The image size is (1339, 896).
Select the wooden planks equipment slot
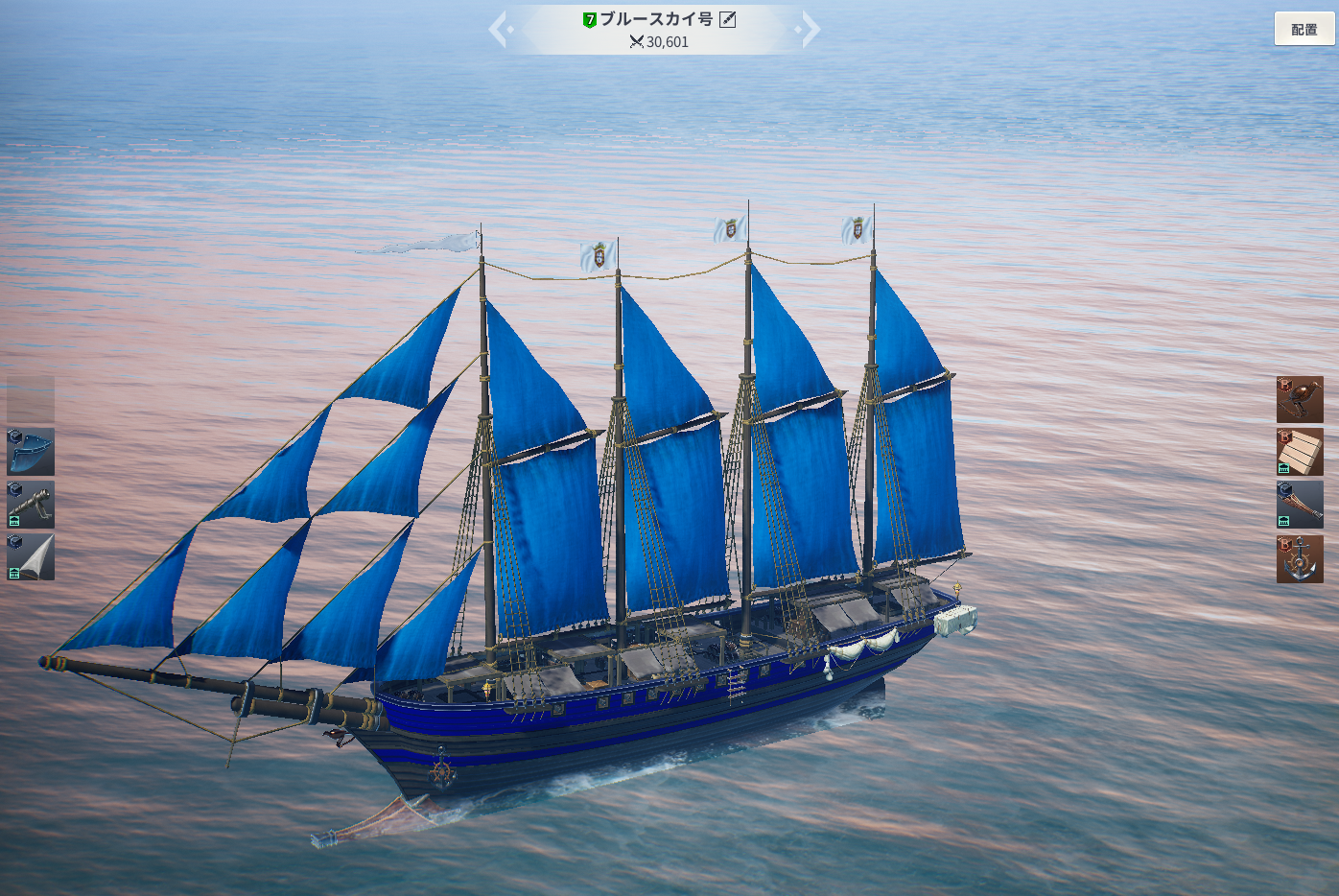(1300, 452)
